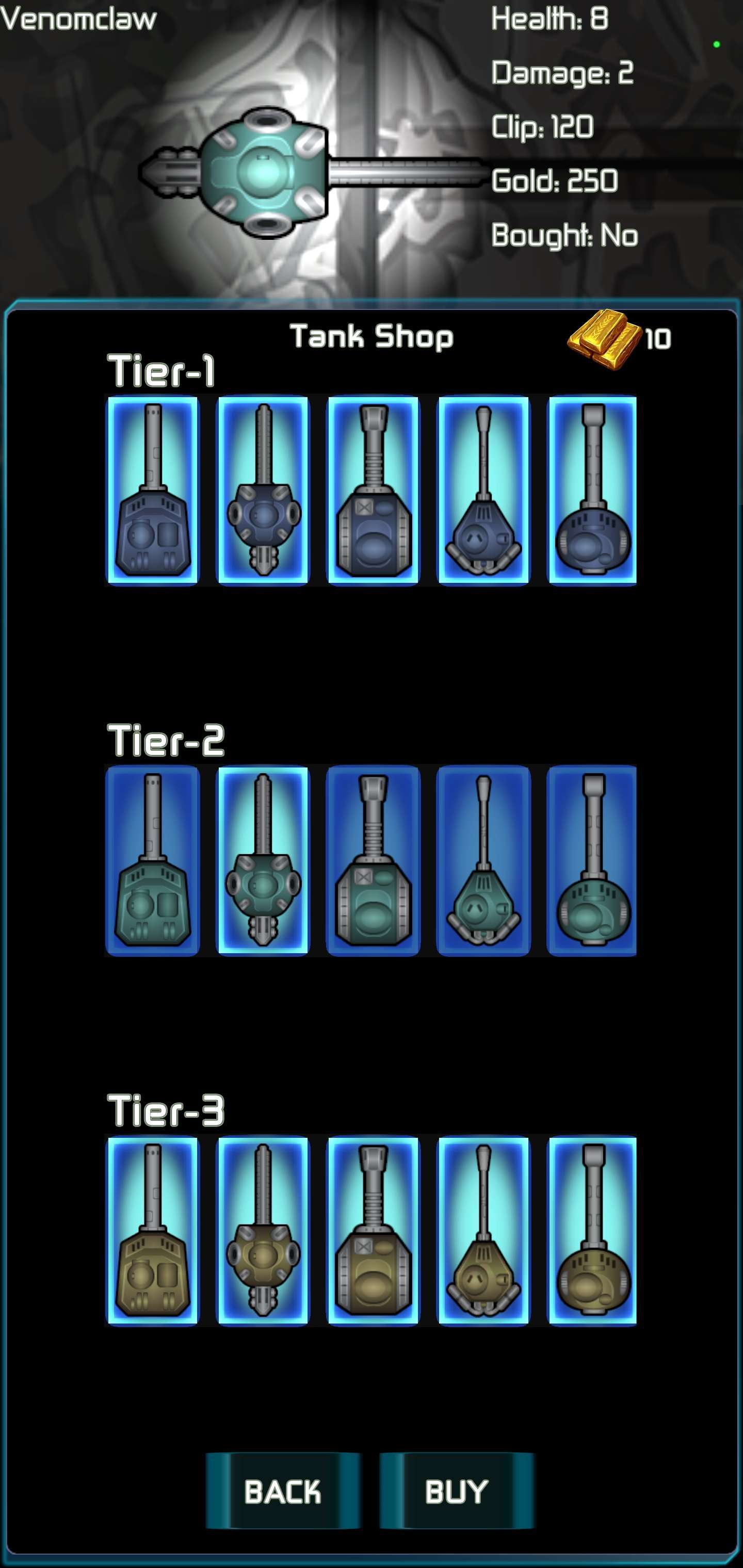Screen dimensions: 743x1568
Task: Click the Tank Shop title
Action: 372,335
